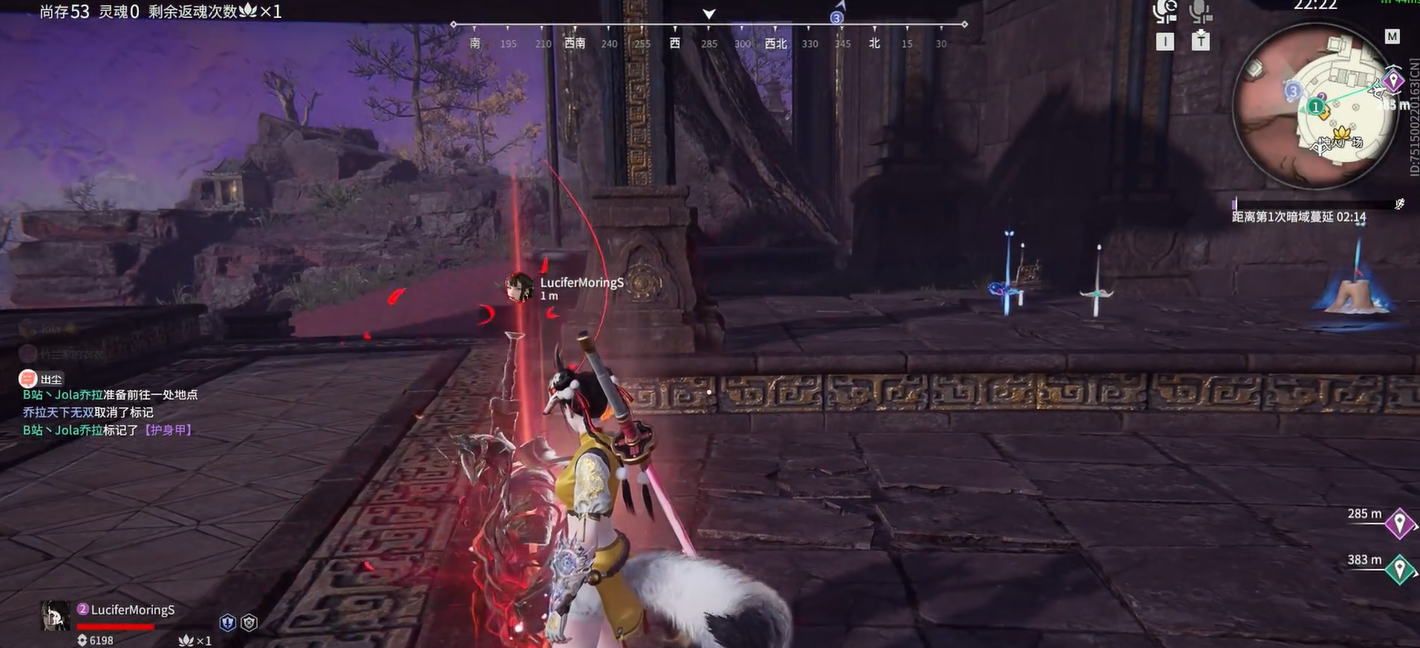This screenshot has width=1420, height=648.
Task: Toggle the microphone icon
Action: pyautogui.click(x=1200, y=12)
